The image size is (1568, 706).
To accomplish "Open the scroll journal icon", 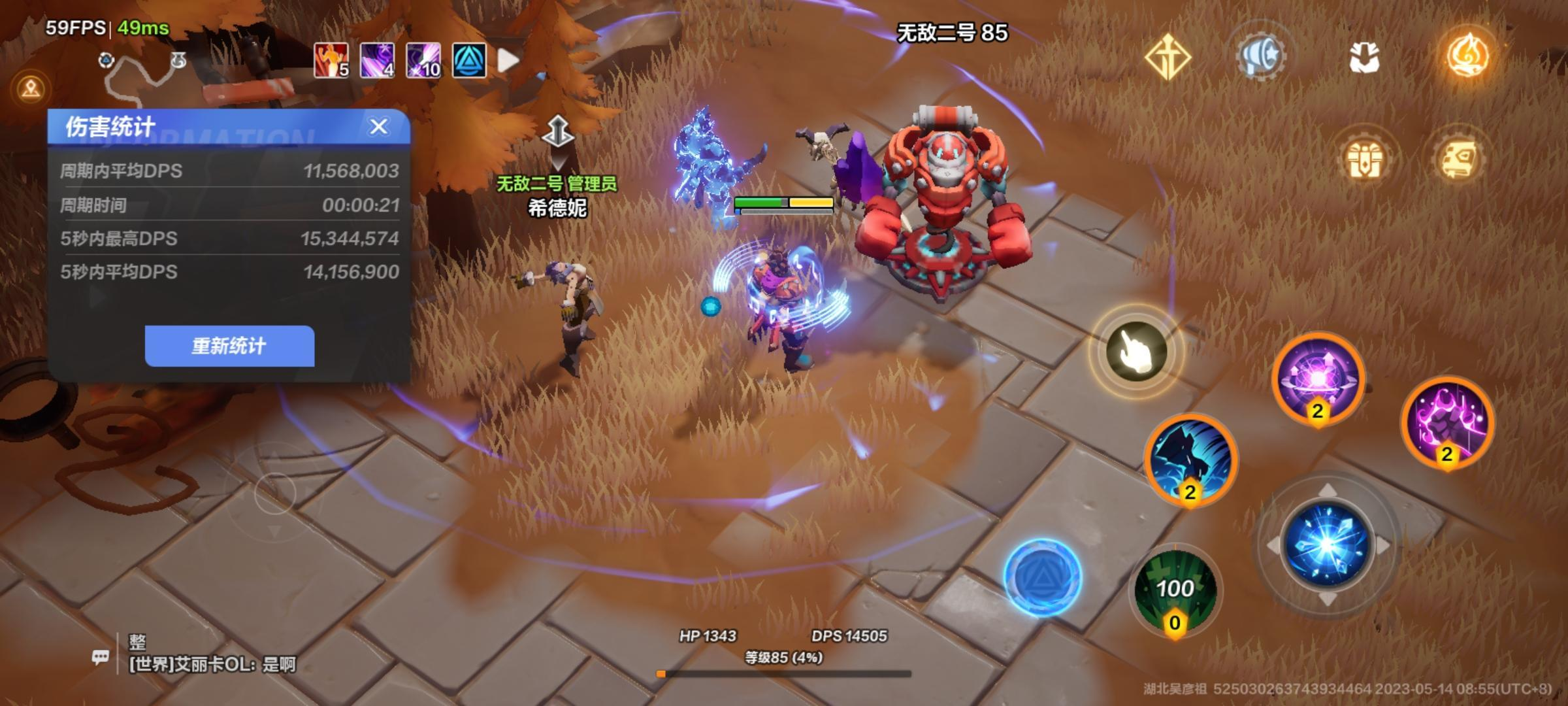I will (1460, 159).
